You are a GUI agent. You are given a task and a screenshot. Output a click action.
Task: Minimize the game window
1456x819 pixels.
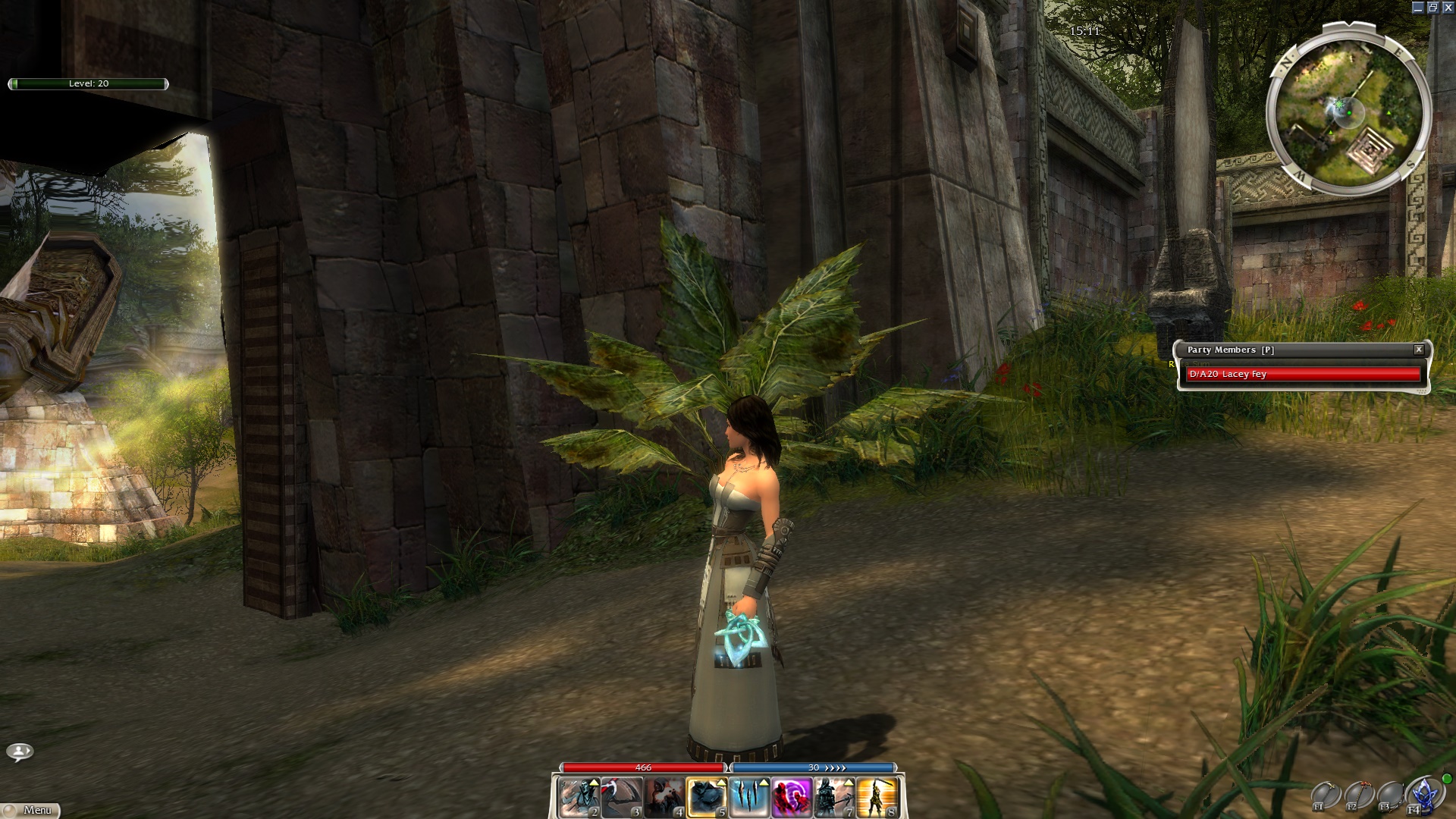coord(1418,8)
